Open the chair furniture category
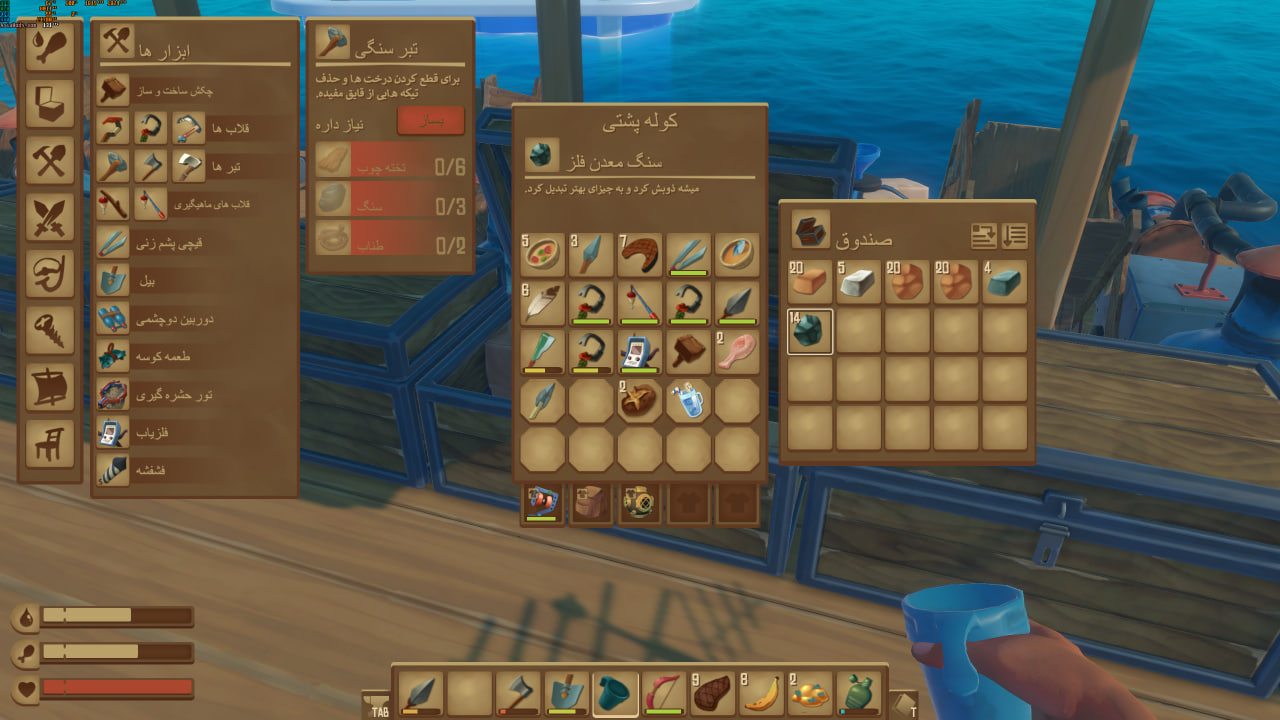This screenshot has width=1280, height=720. [x=50, y=442]
